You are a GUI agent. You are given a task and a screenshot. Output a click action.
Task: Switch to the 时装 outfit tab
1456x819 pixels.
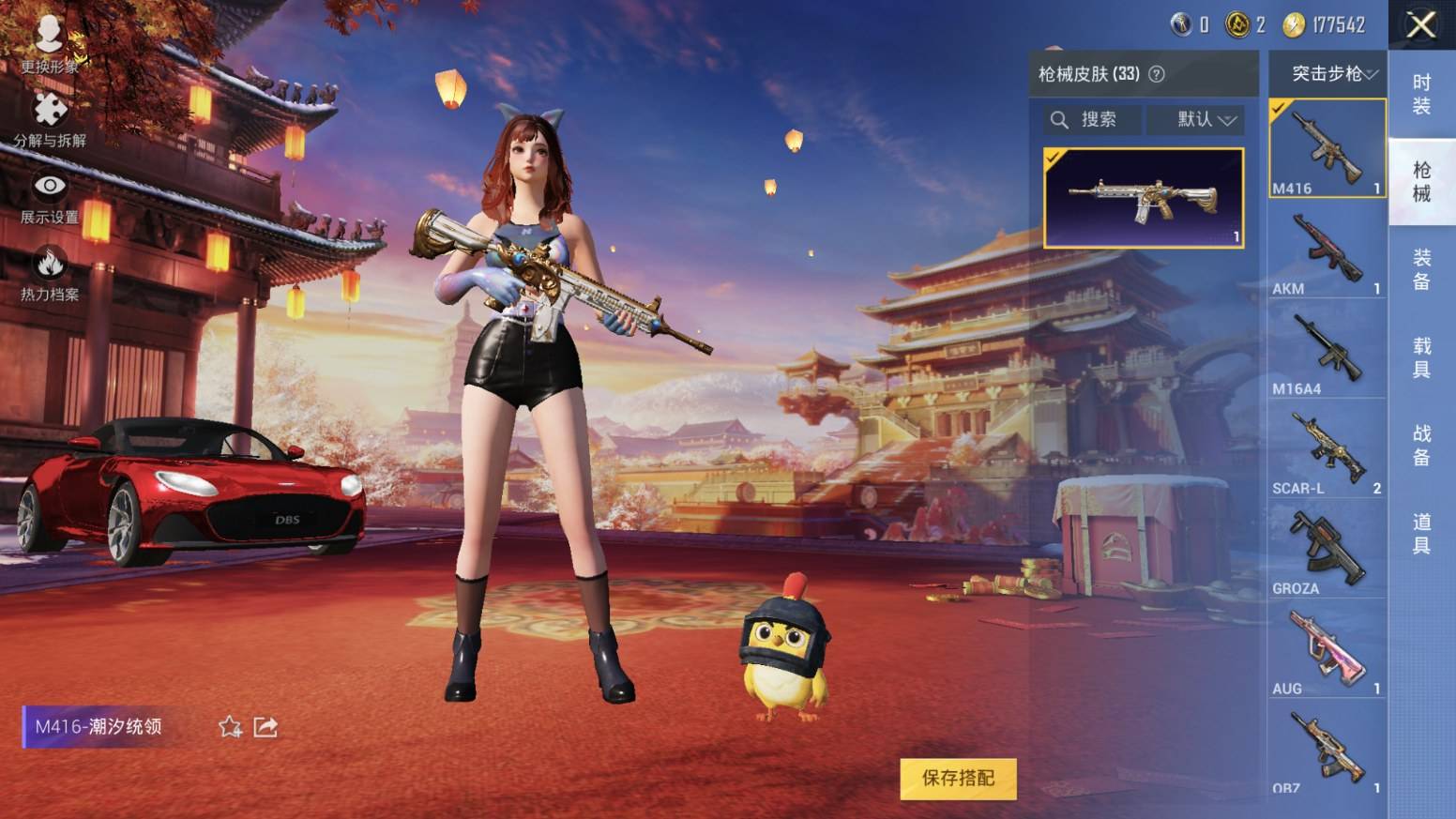click(1421, 95)
